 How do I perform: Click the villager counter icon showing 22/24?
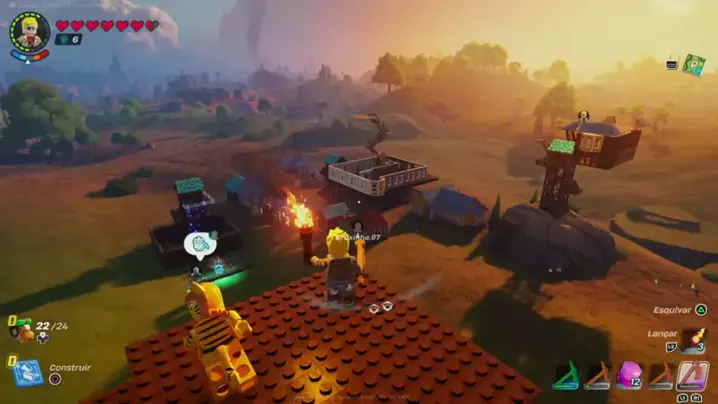tap(22, 329)
